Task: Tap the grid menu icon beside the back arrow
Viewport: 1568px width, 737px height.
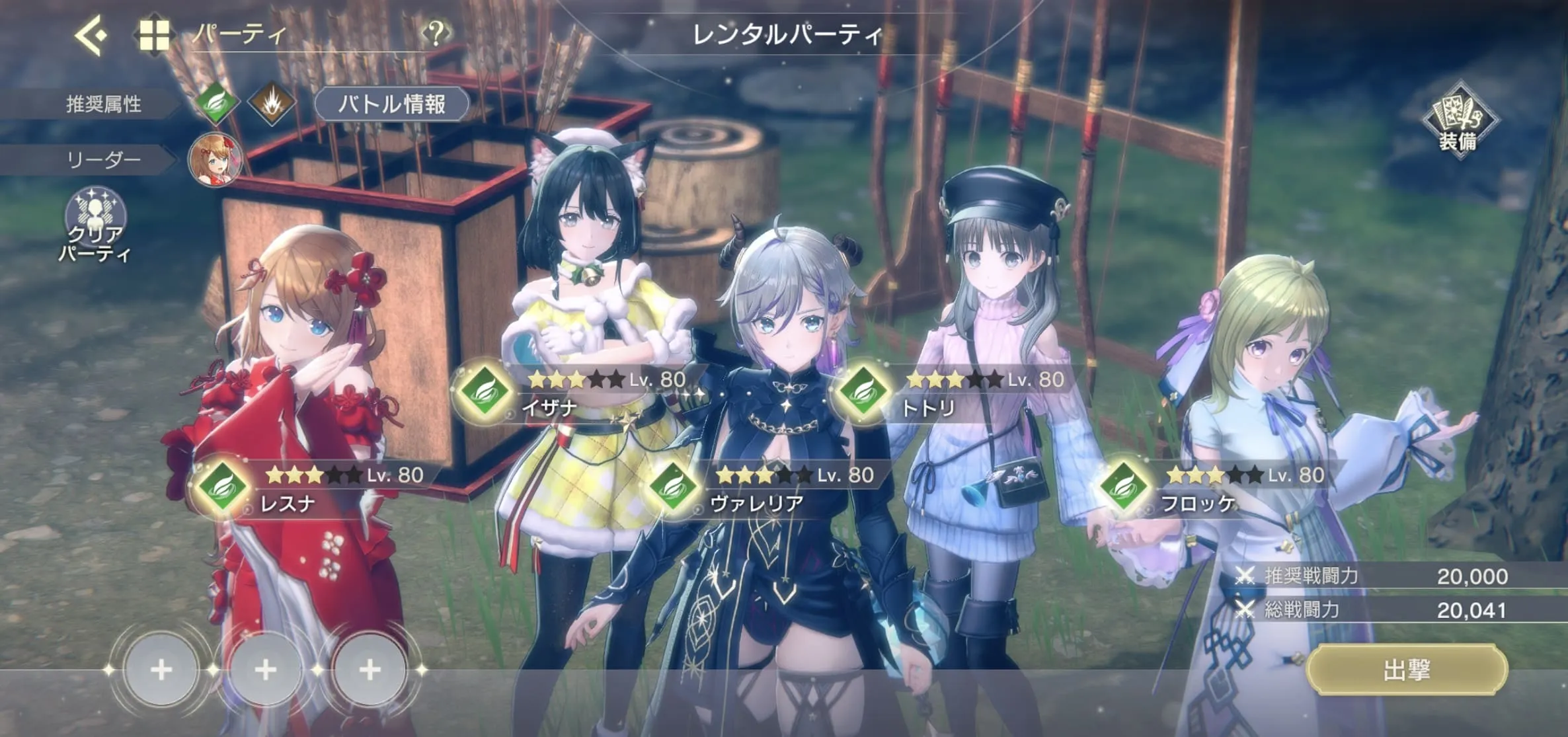Action: tap(154, 36)
